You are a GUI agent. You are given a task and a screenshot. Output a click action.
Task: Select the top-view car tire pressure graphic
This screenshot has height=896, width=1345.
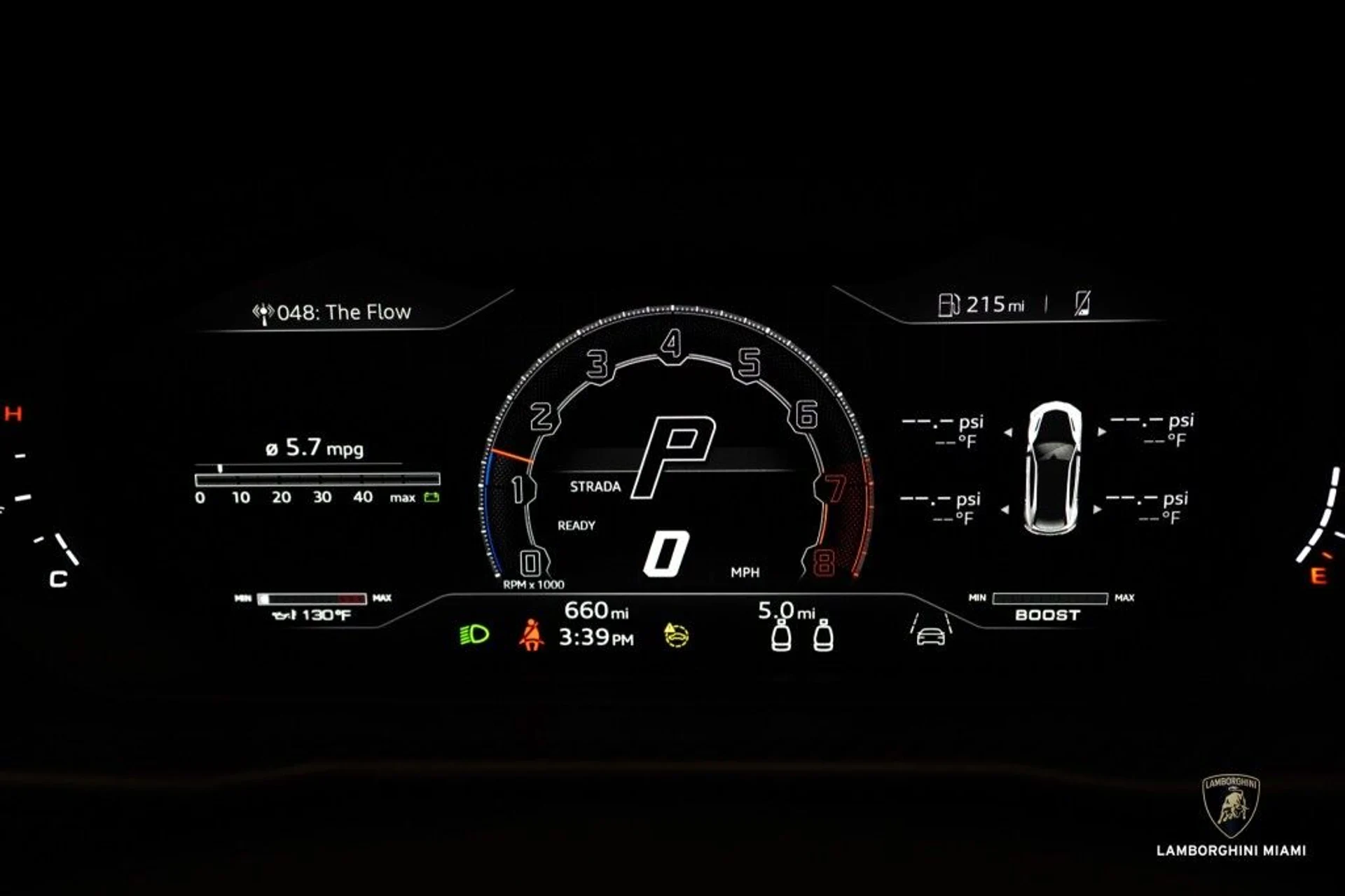pos(1053,467)
